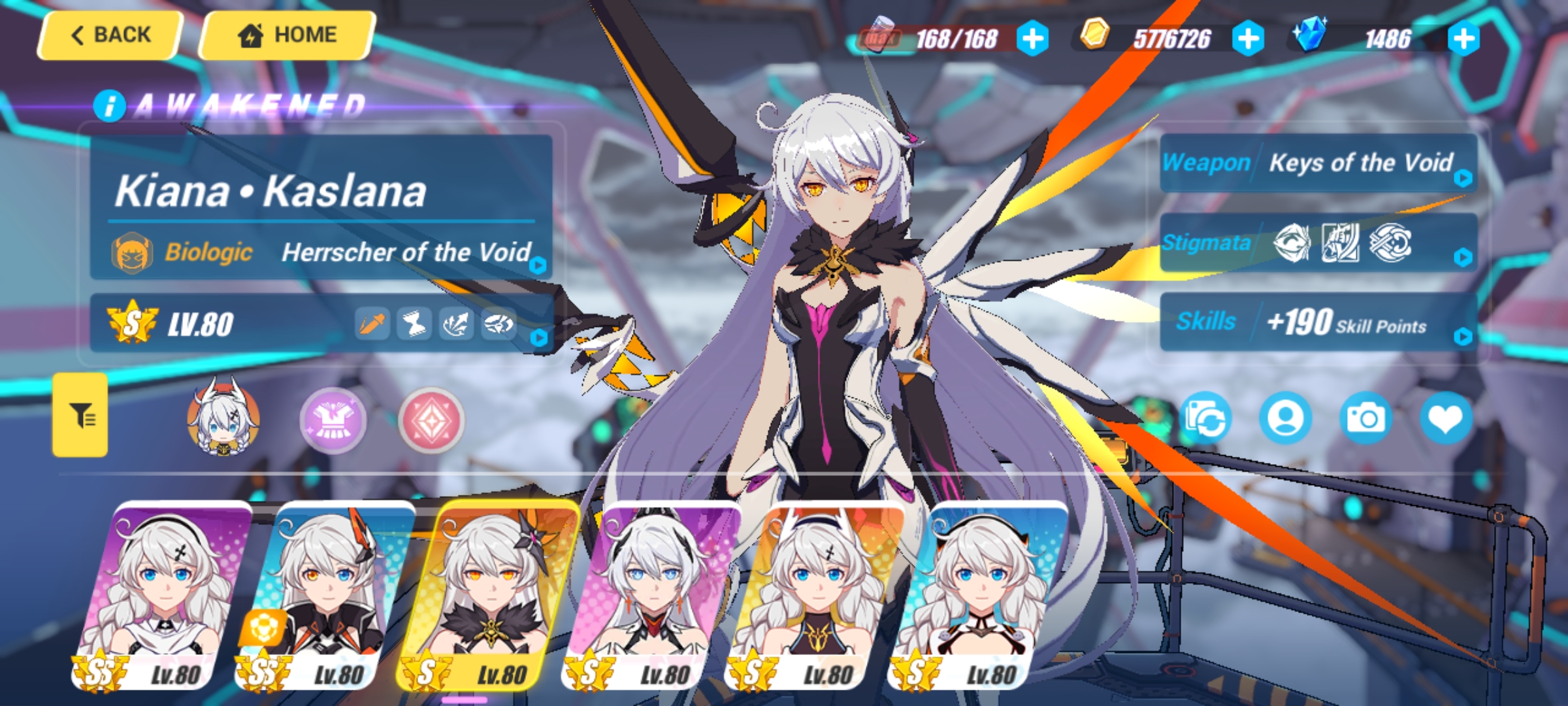Toggle the Valkyrie filter panel

coord(80,416)
